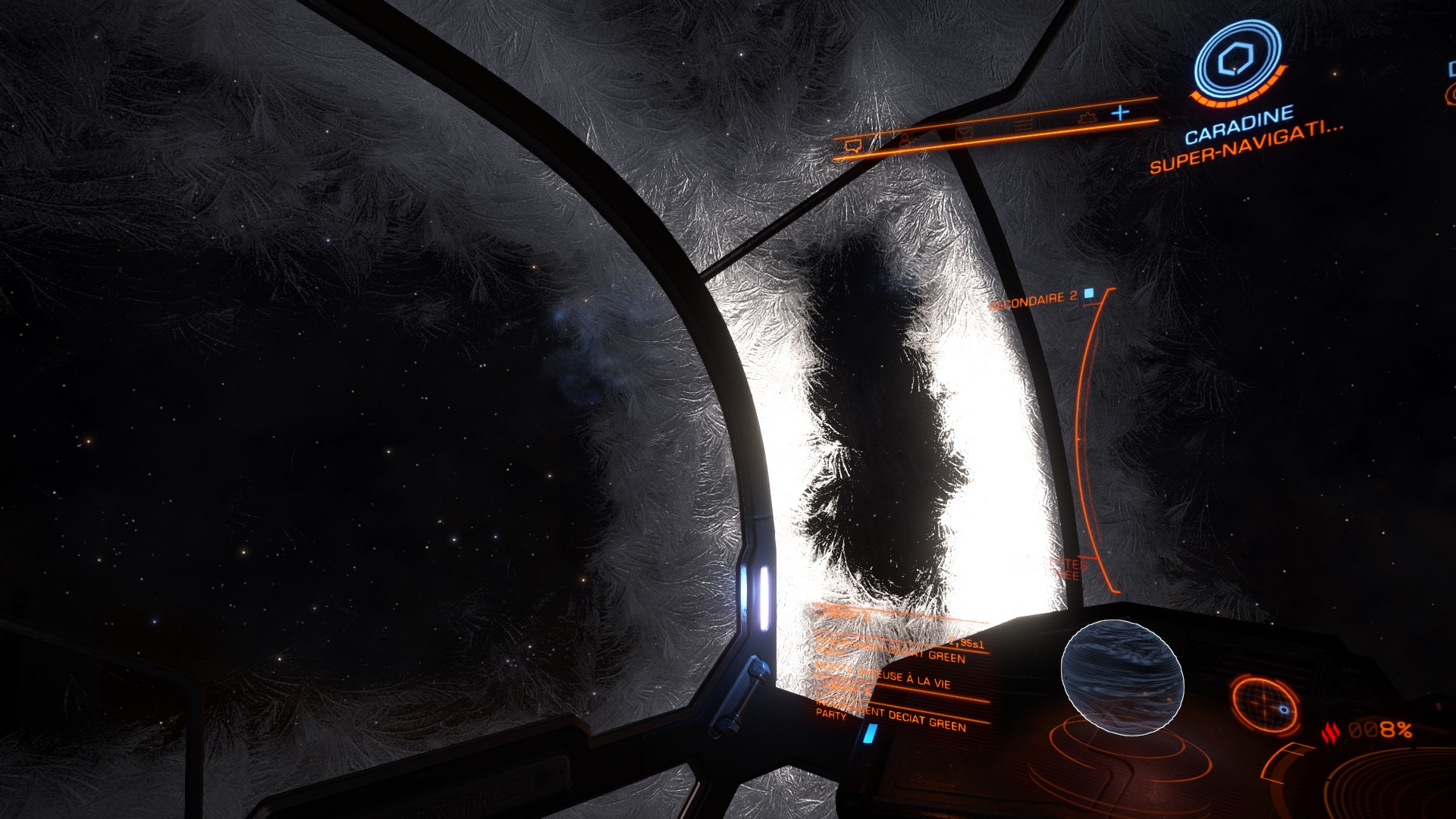Open the chat speech-bubble tab

(852, 146)
